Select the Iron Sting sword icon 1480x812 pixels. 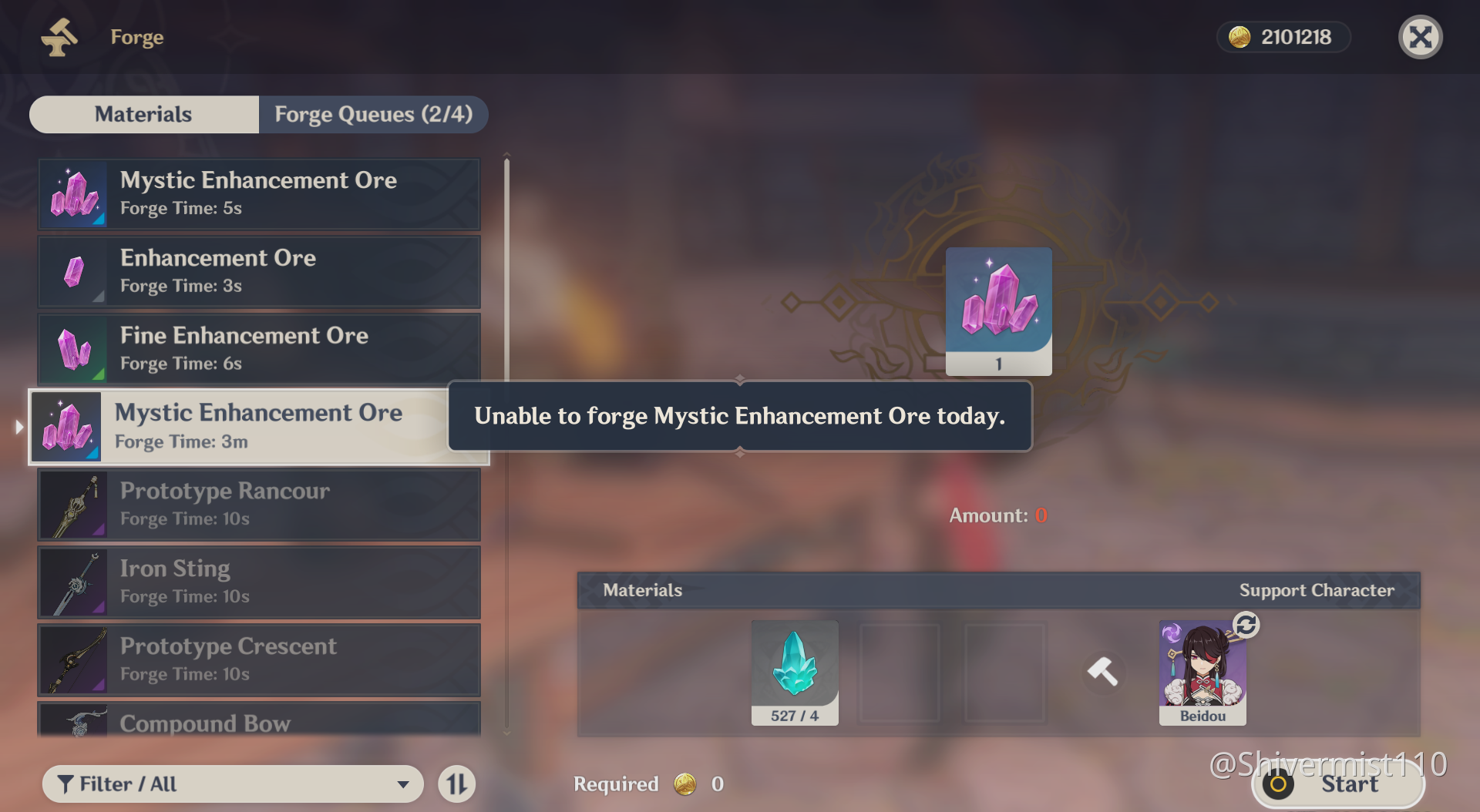(x=74, y=582)
